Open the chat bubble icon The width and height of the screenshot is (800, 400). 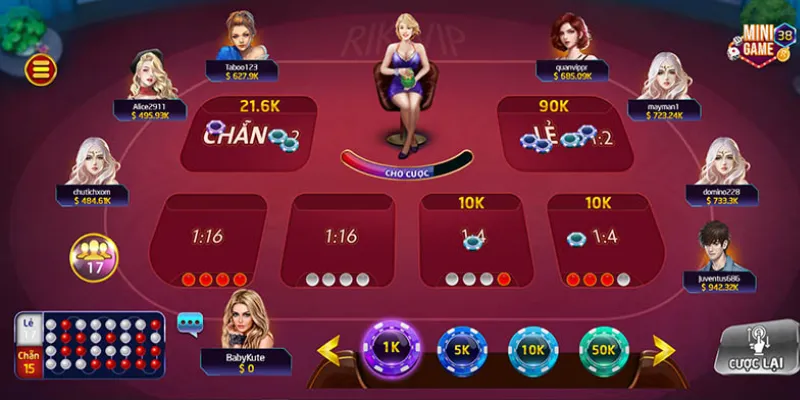tap(190, 322)
